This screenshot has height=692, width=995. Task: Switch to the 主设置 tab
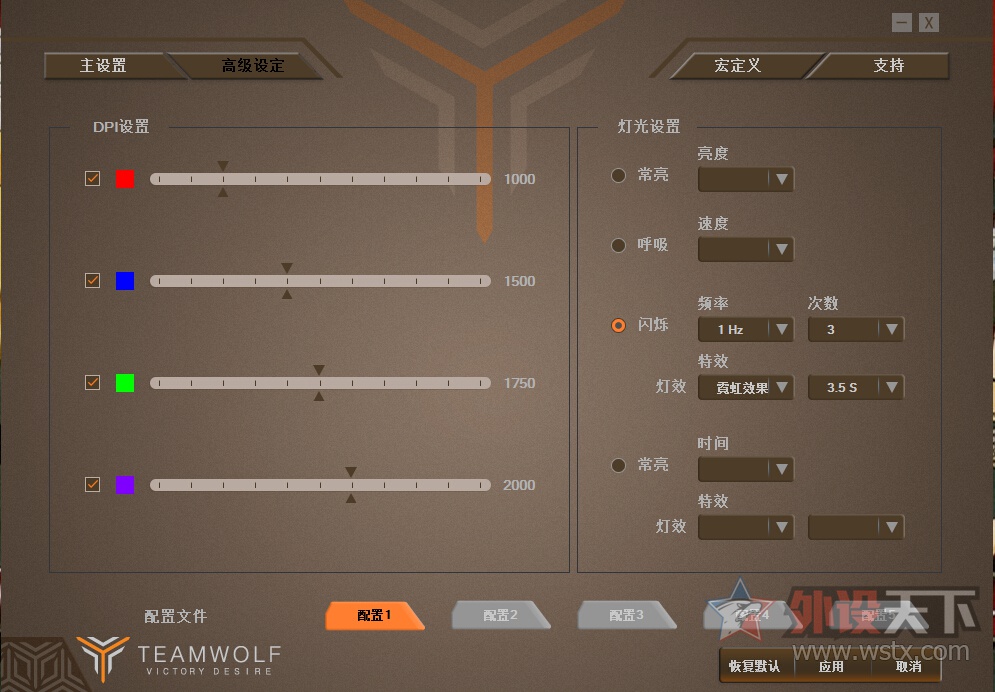[x=103, y=66]
